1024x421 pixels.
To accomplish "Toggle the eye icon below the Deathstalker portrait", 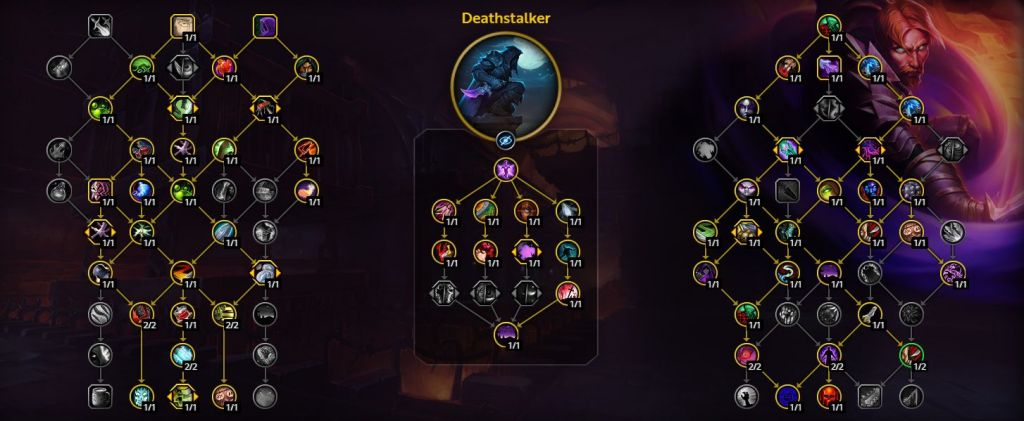I will tap(504, 138).
